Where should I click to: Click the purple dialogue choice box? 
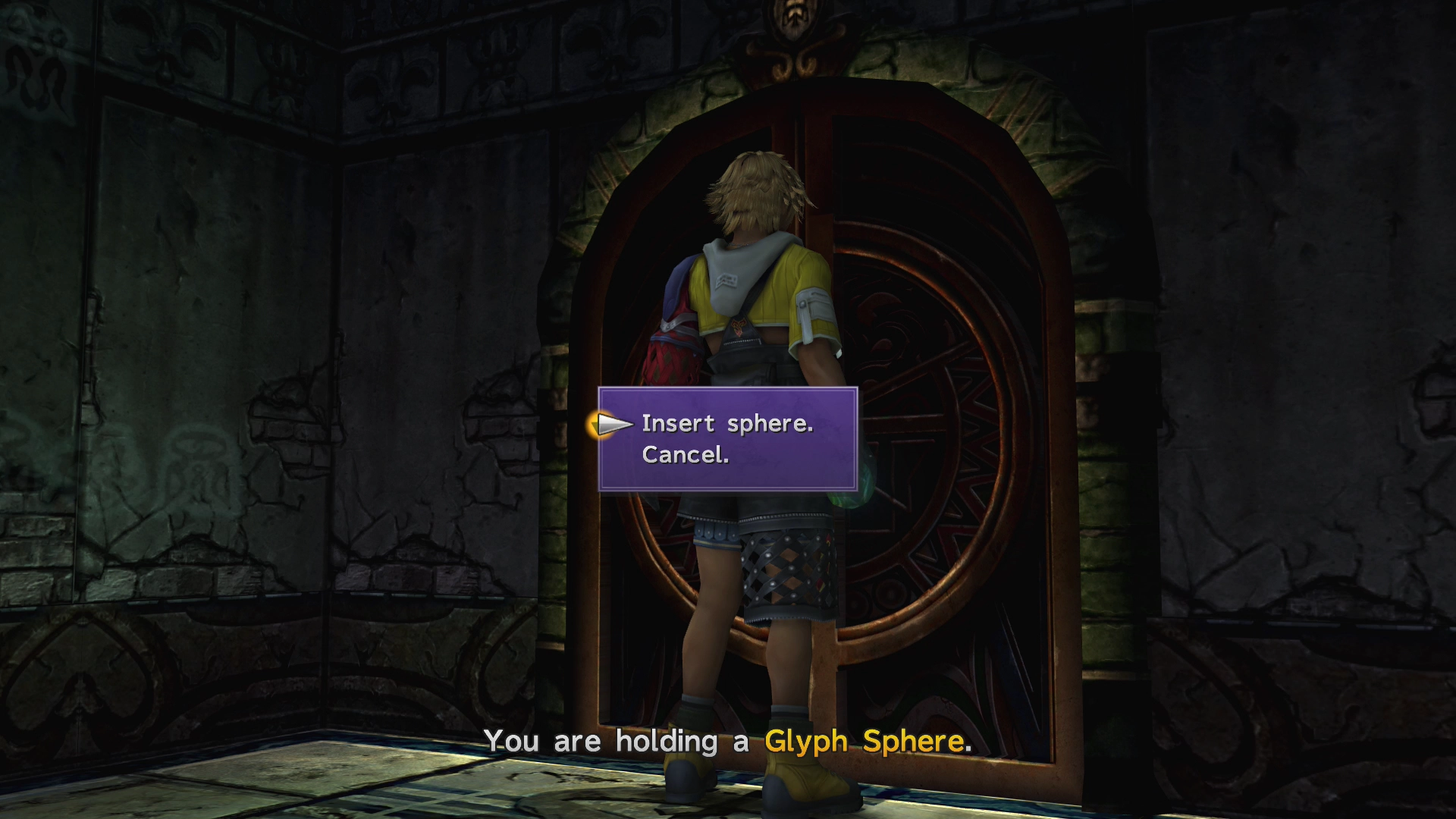click(726, 438)
